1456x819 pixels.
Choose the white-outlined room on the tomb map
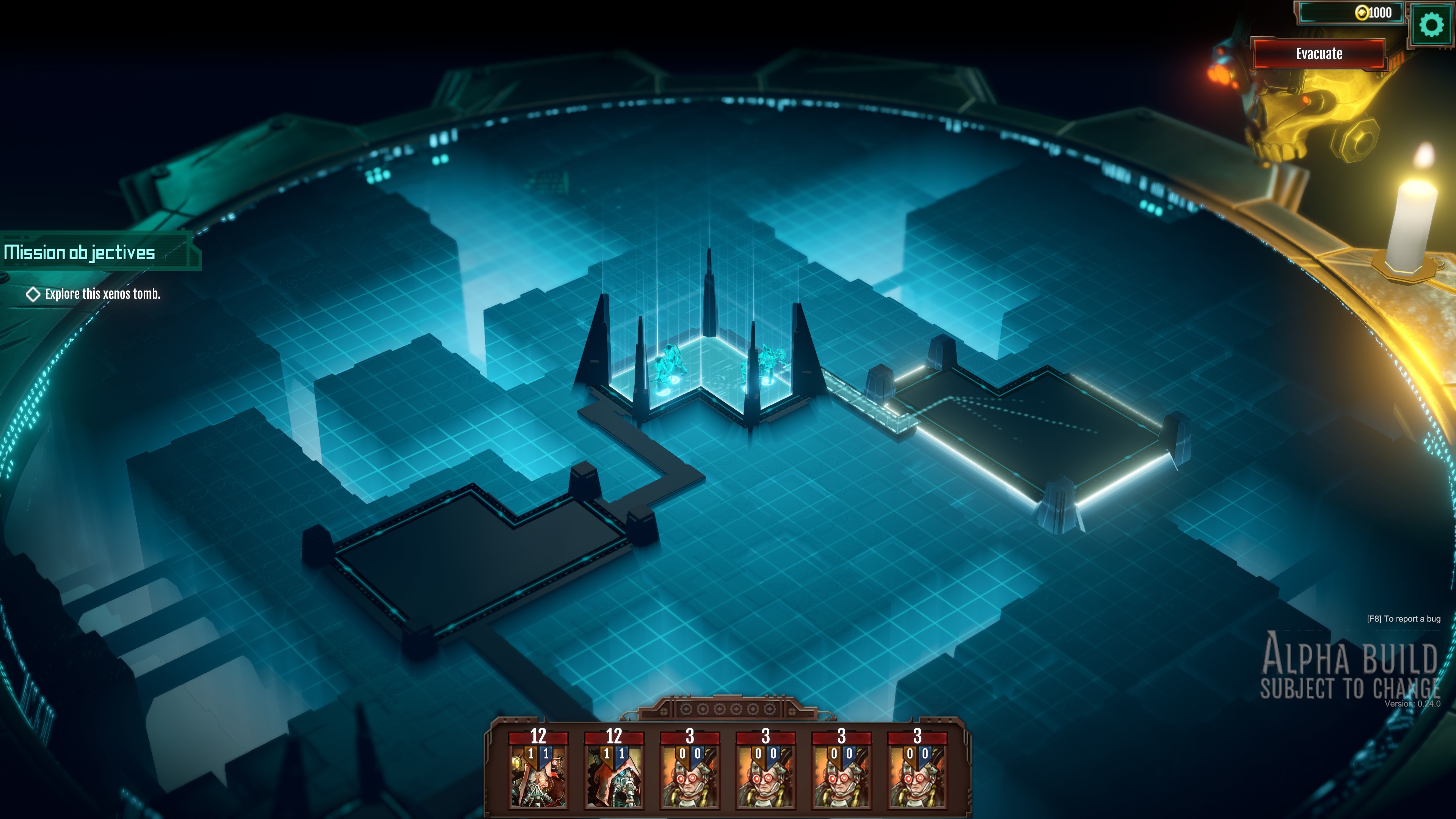[x=1034, y=430]
